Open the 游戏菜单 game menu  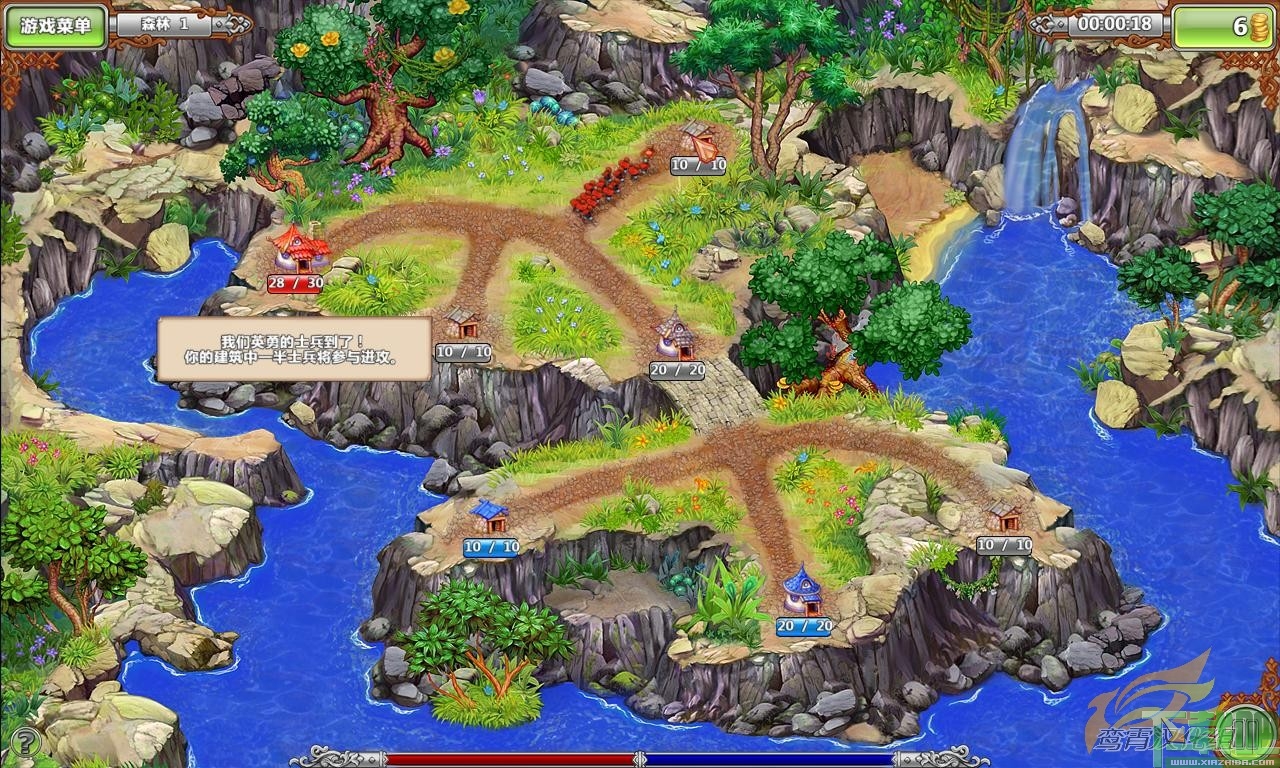pyautogui.click(x=62, y=26)
